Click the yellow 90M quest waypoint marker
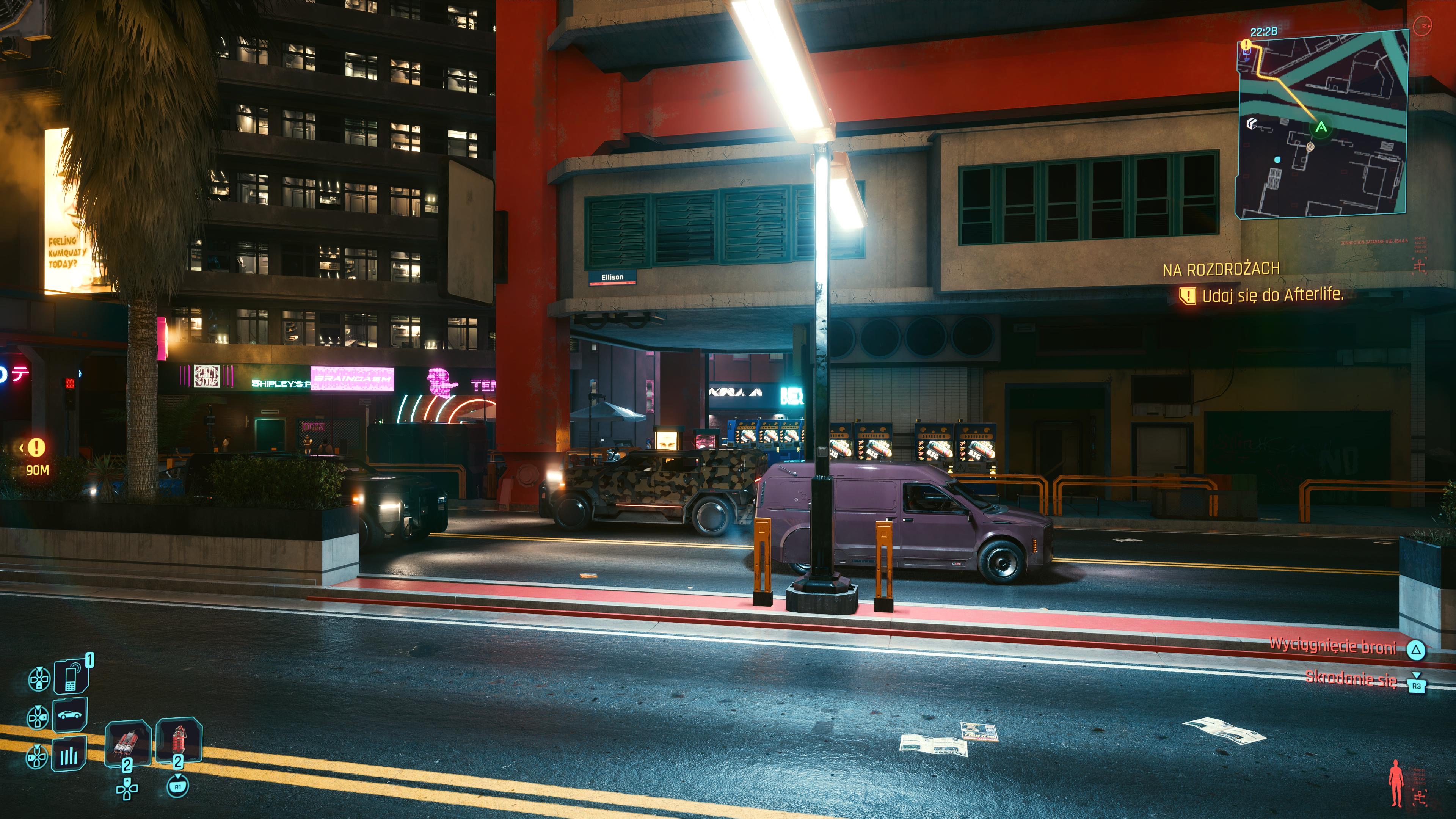Image resolution: width=1456 pixels, height=819 pixels. click(x=37, y=448)
